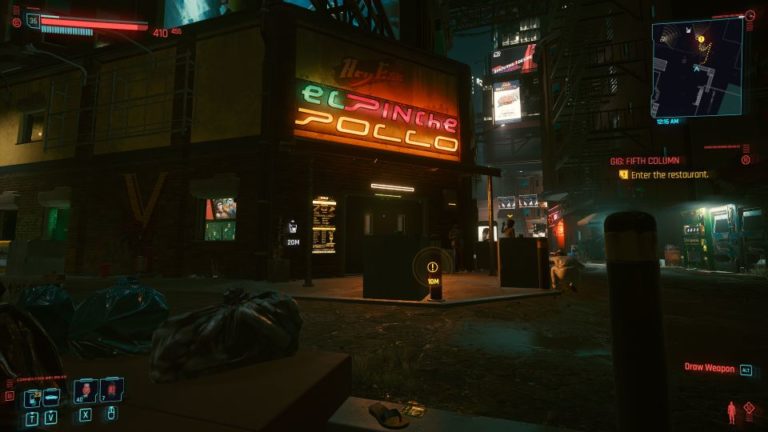Click the yellow quest marker on the minimap
The width and height of the screenshot is (768, 432).
coord(701,39)
